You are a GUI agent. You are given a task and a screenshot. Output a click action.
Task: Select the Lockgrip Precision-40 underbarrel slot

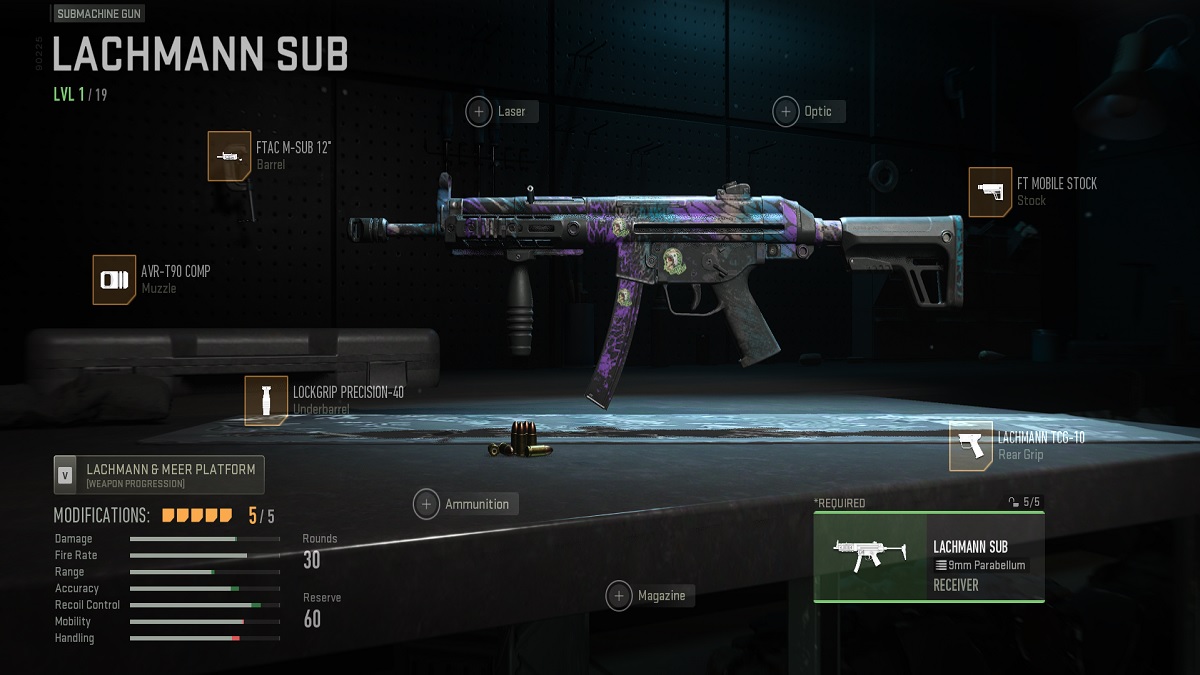[x=266, y=400]
